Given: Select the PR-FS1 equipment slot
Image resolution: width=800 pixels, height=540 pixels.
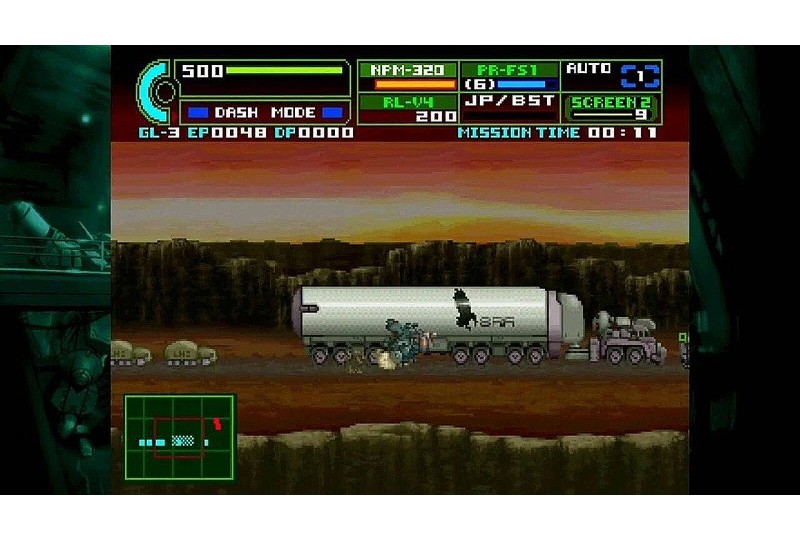Looking at the screenshot, I should (x=510, y=77).
